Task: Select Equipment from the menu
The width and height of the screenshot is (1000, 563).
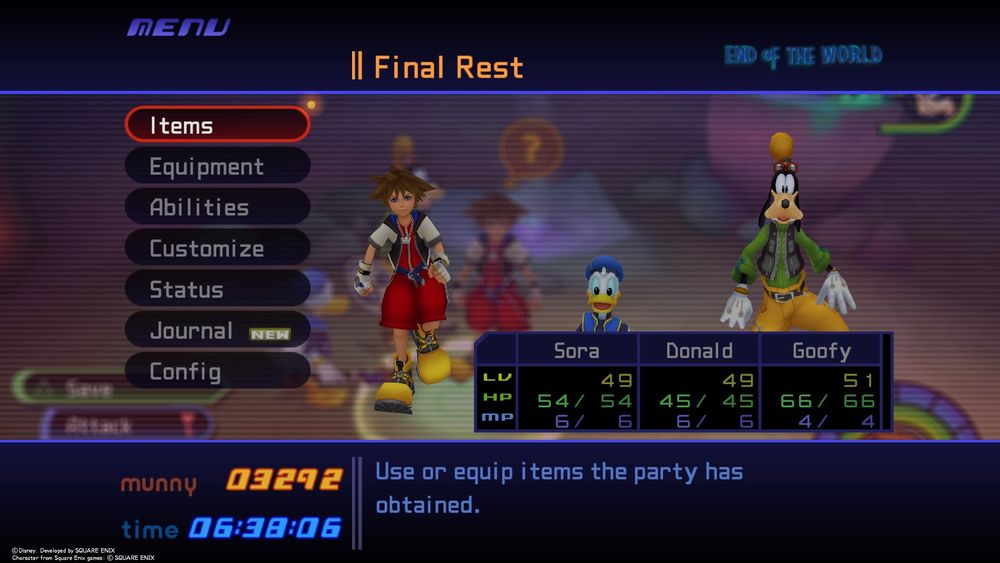Action: (x=217, y=166)
